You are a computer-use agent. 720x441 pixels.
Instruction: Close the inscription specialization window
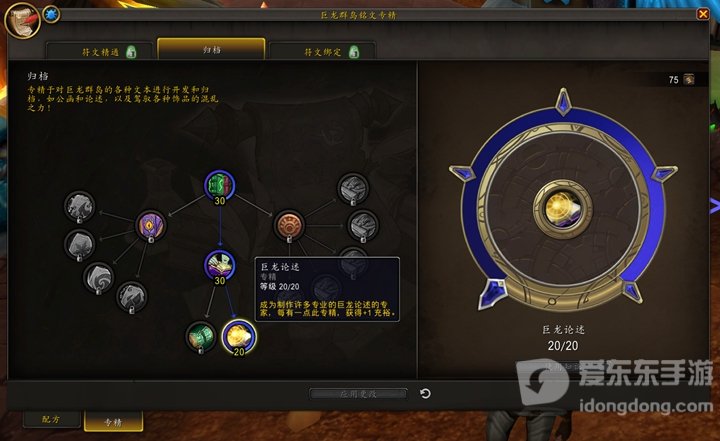coord(702,15)
